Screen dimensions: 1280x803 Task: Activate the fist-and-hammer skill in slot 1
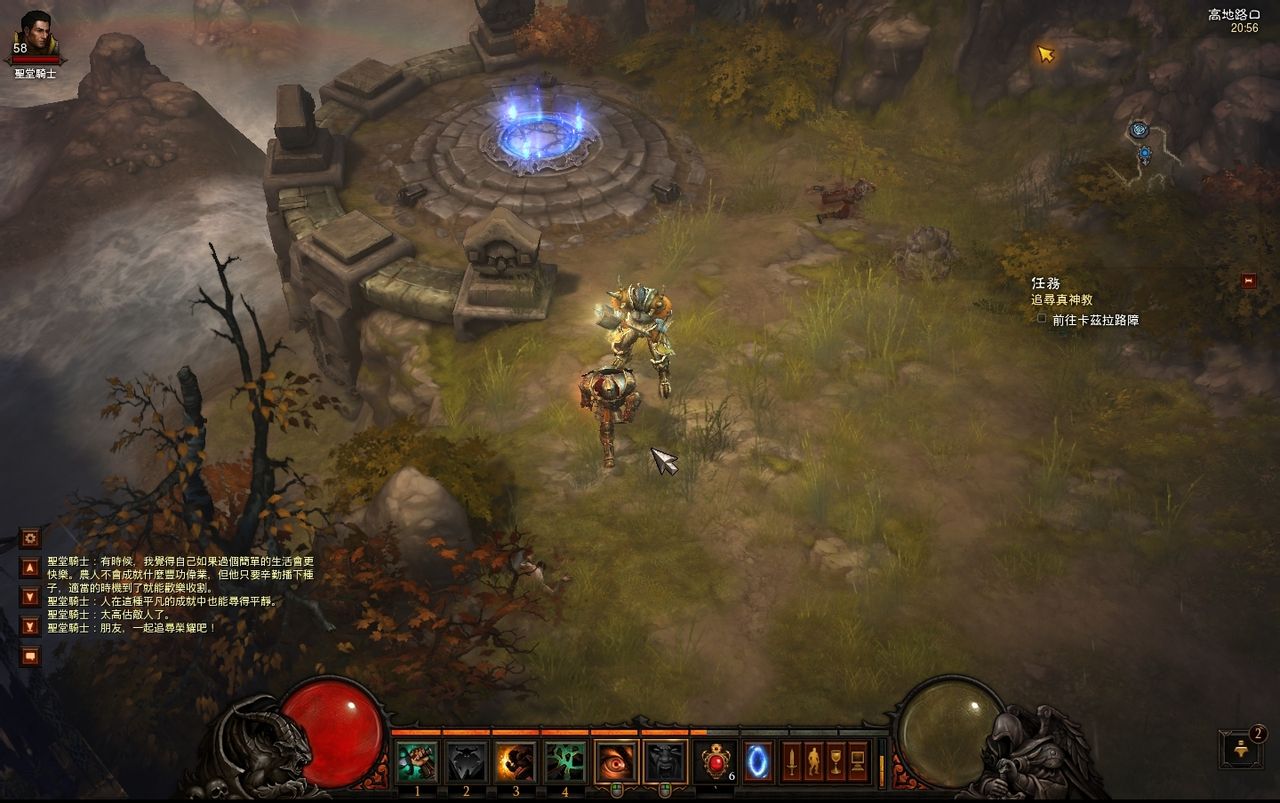tap(417, 762)
